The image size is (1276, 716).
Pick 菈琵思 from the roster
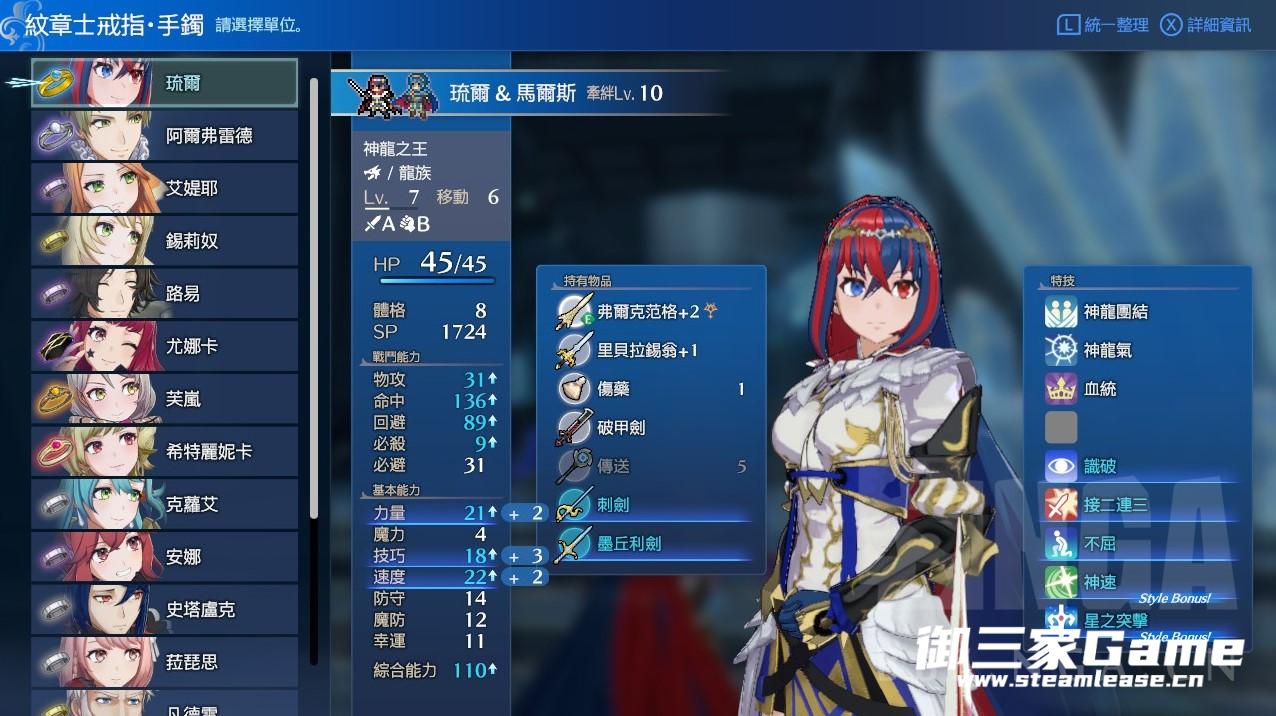pyautogui.click(x=165, y=662)
